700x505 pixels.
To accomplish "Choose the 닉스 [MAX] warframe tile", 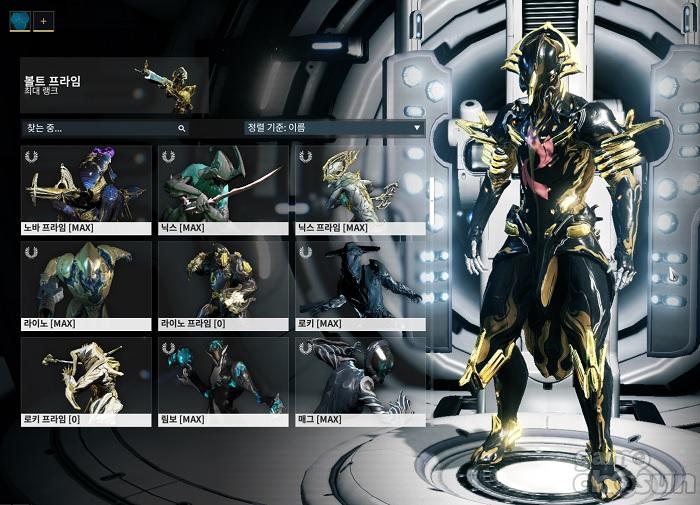I will click(223, 189).
